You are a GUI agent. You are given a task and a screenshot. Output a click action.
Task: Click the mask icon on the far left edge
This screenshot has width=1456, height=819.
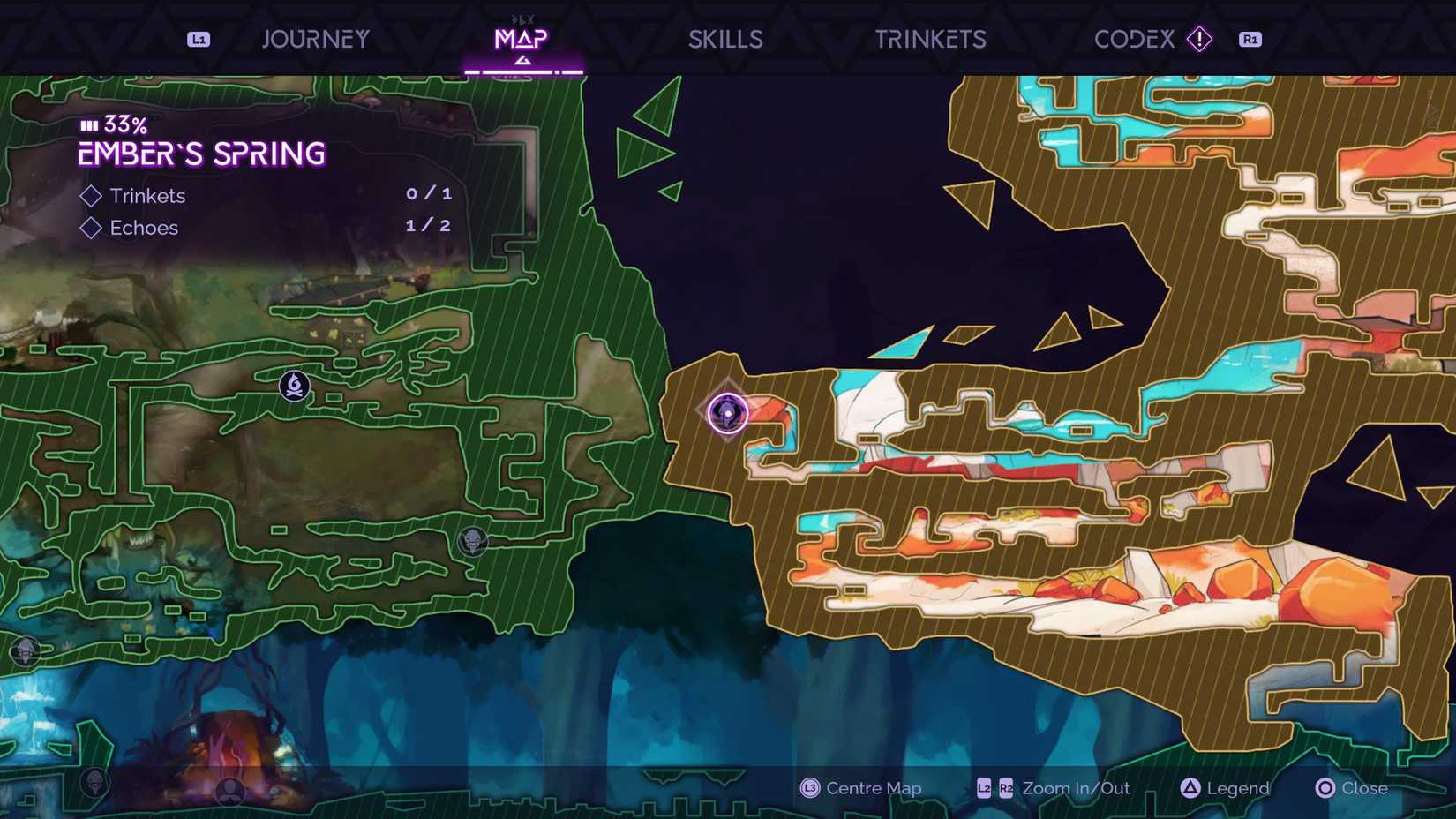25,651
